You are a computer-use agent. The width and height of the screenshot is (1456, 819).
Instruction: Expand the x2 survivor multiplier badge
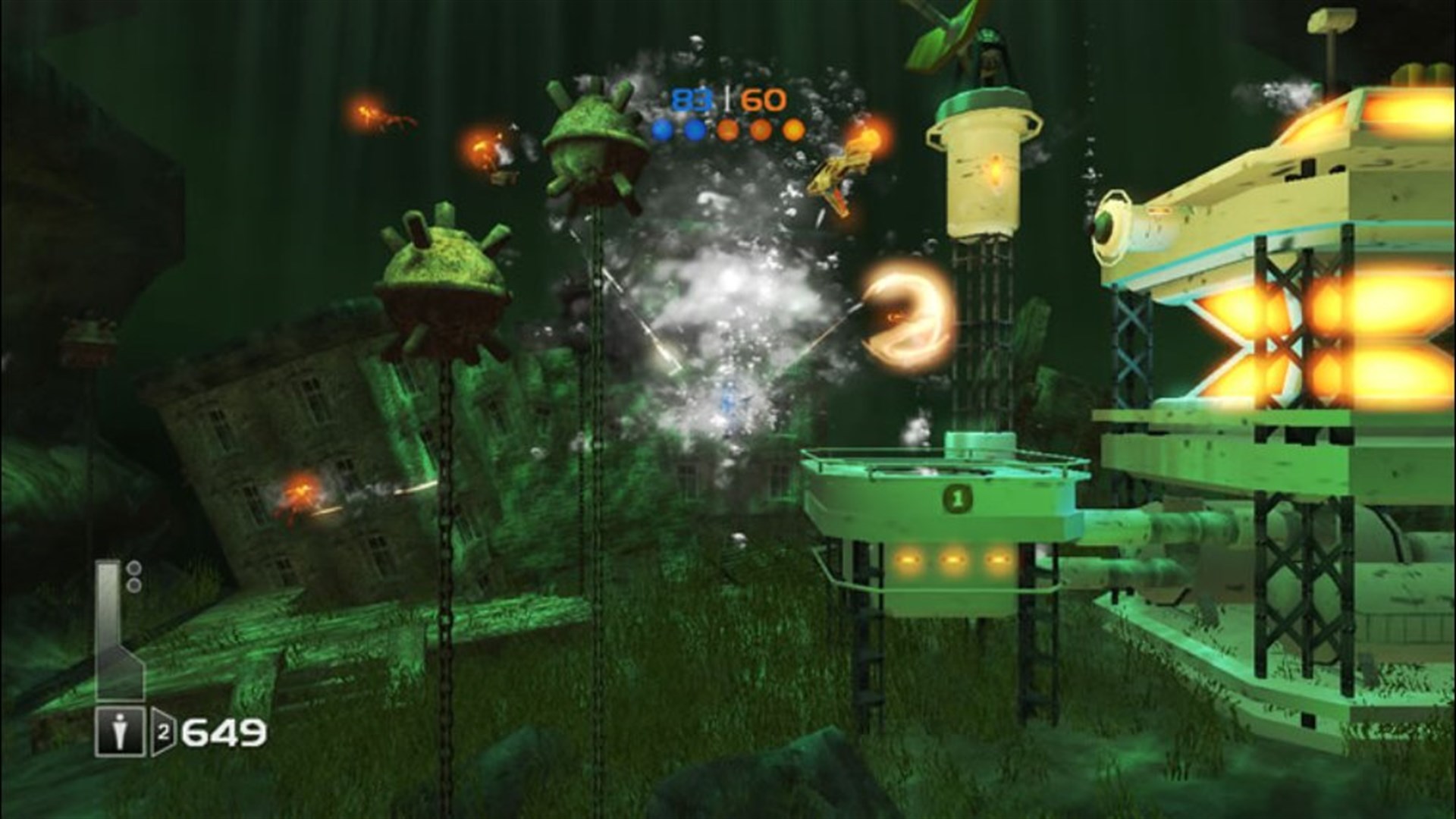(163, 731)
